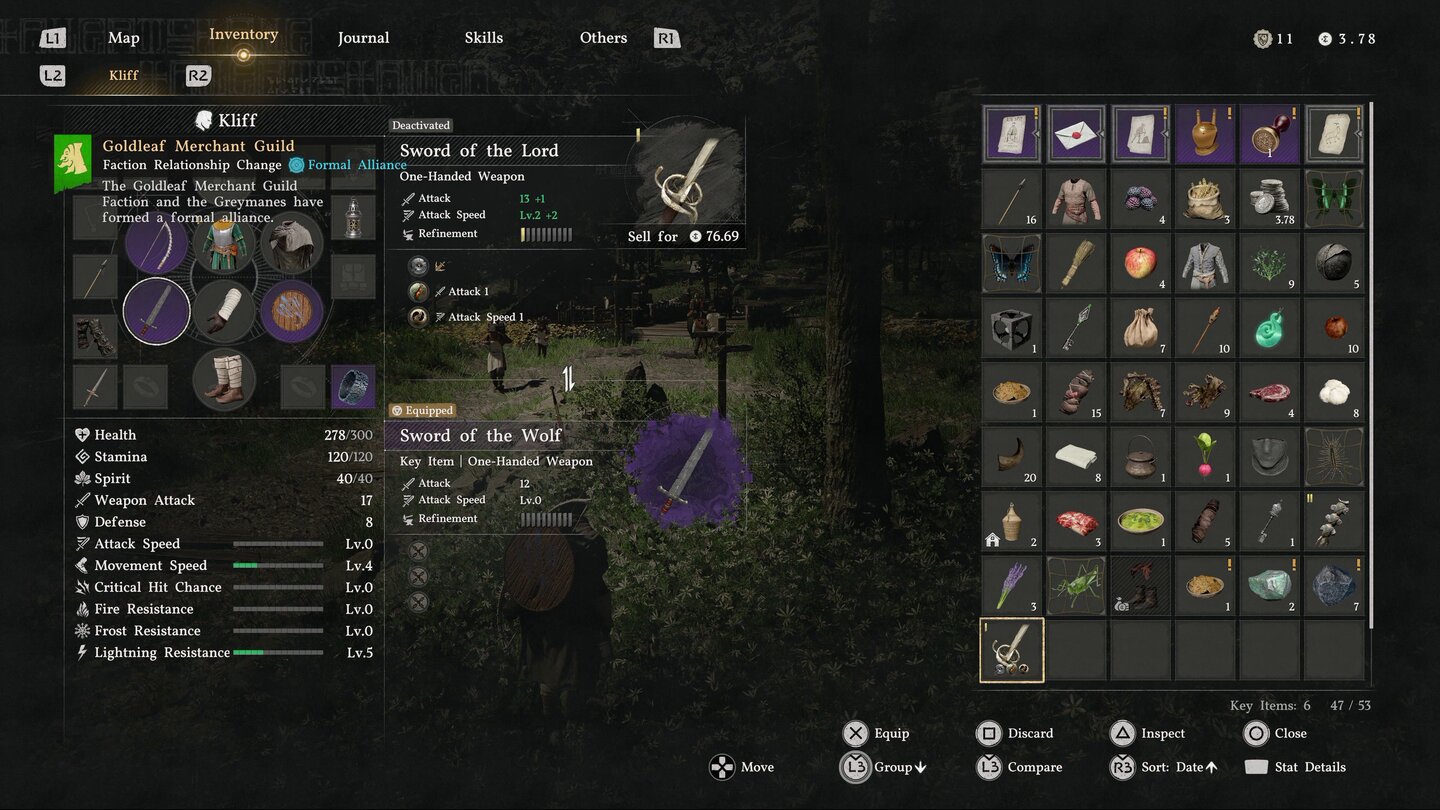
Task: Select the Sword of the Lord inventory slot
Action: coord(1012,650)
